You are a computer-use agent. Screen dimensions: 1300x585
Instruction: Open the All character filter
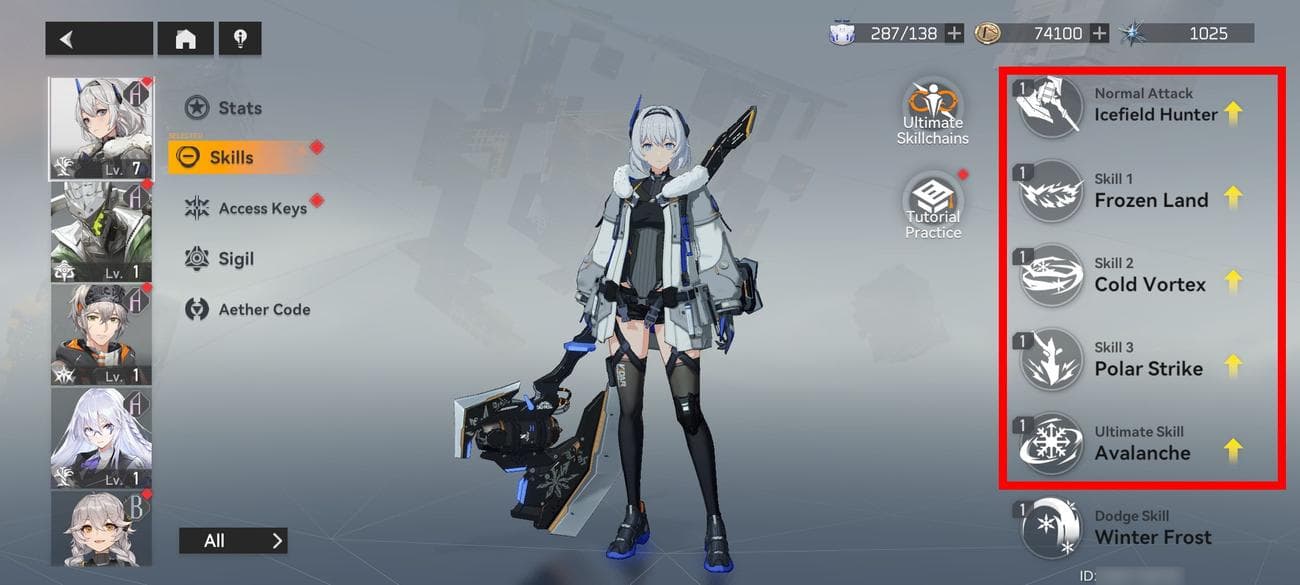click(x=232, y=541)
